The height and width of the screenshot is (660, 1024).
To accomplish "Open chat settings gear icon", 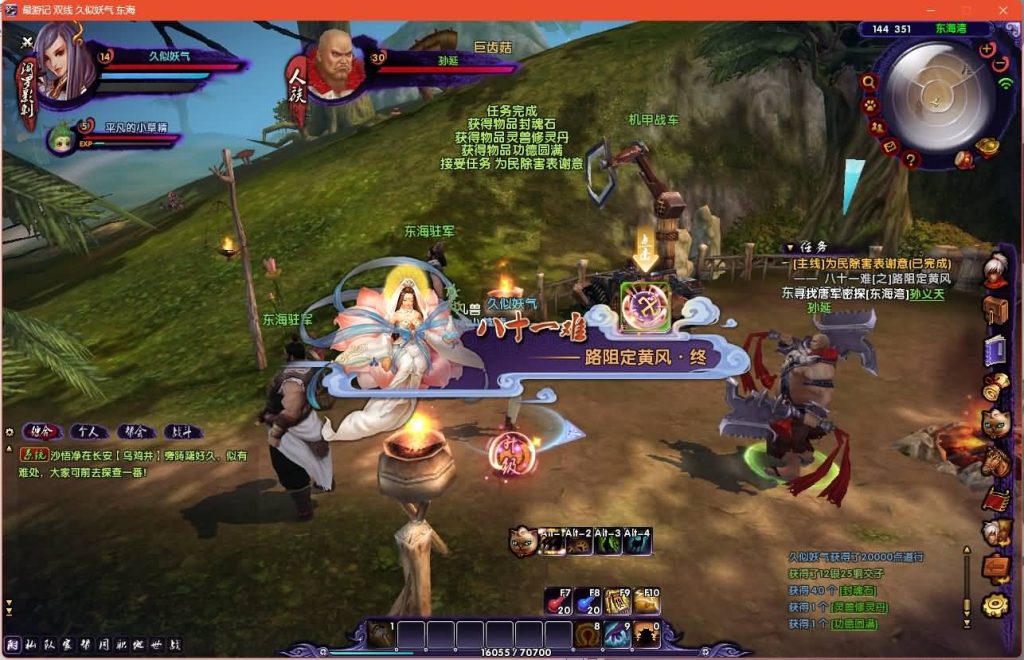I will (9, 432).
